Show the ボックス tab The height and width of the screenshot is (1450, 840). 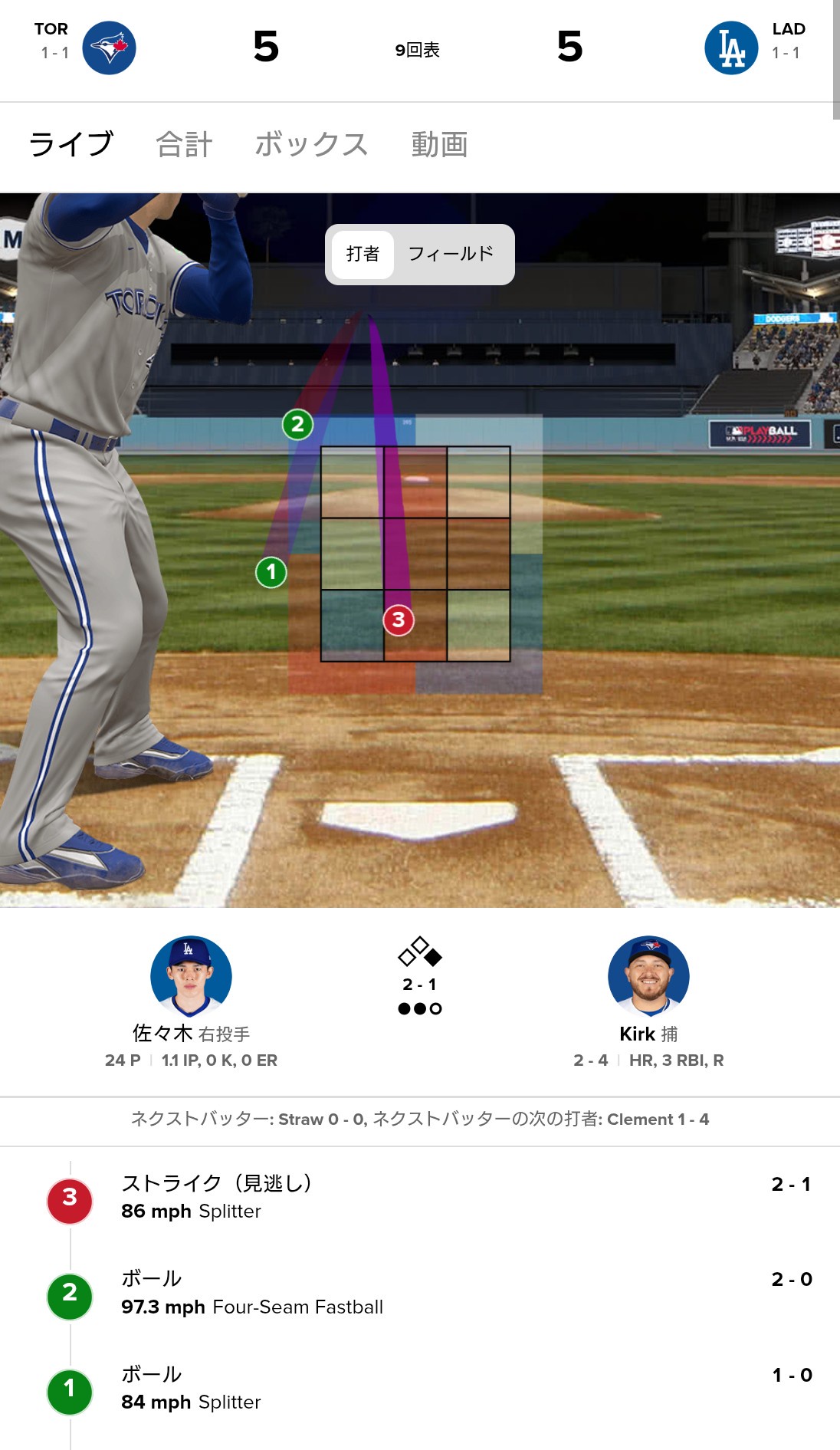pyautogui.click(x=311, y=144)
